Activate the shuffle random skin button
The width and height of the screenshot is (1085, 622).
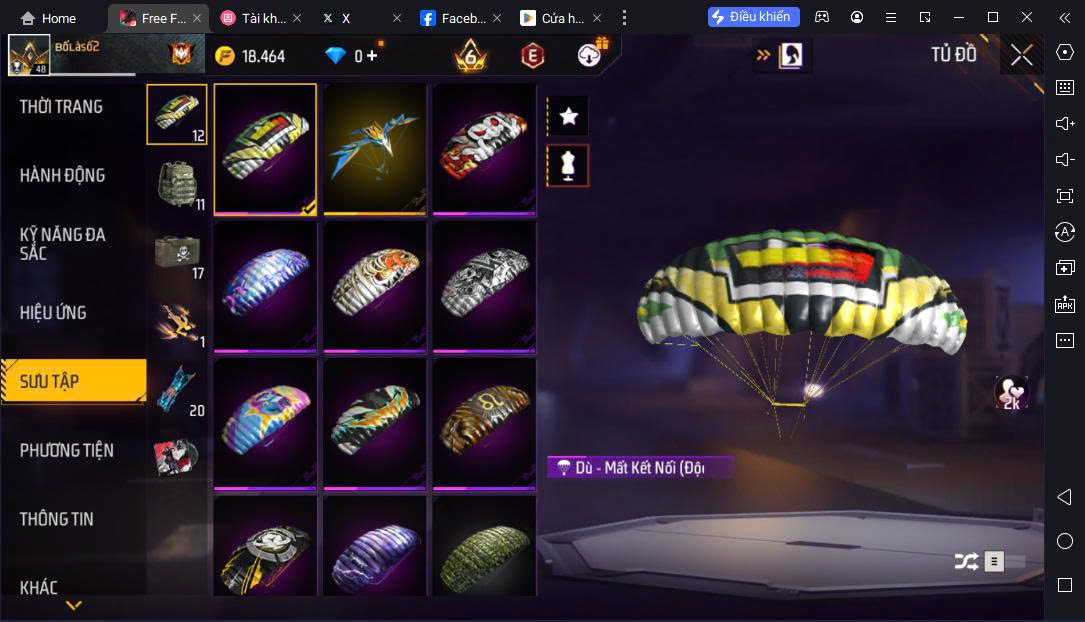965,562
